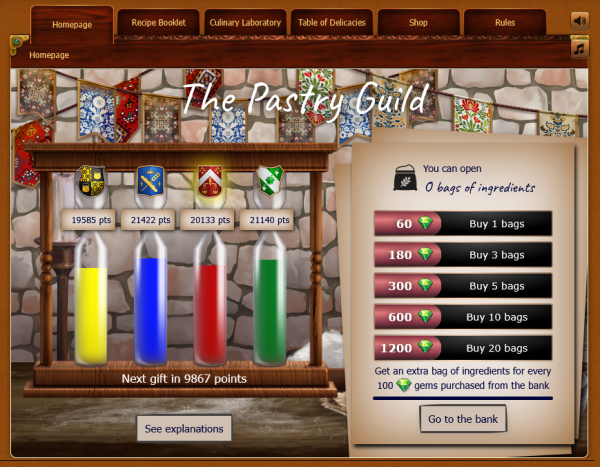Toggle the music note button
The image size is (600, 467).
(x=579, y=48)
